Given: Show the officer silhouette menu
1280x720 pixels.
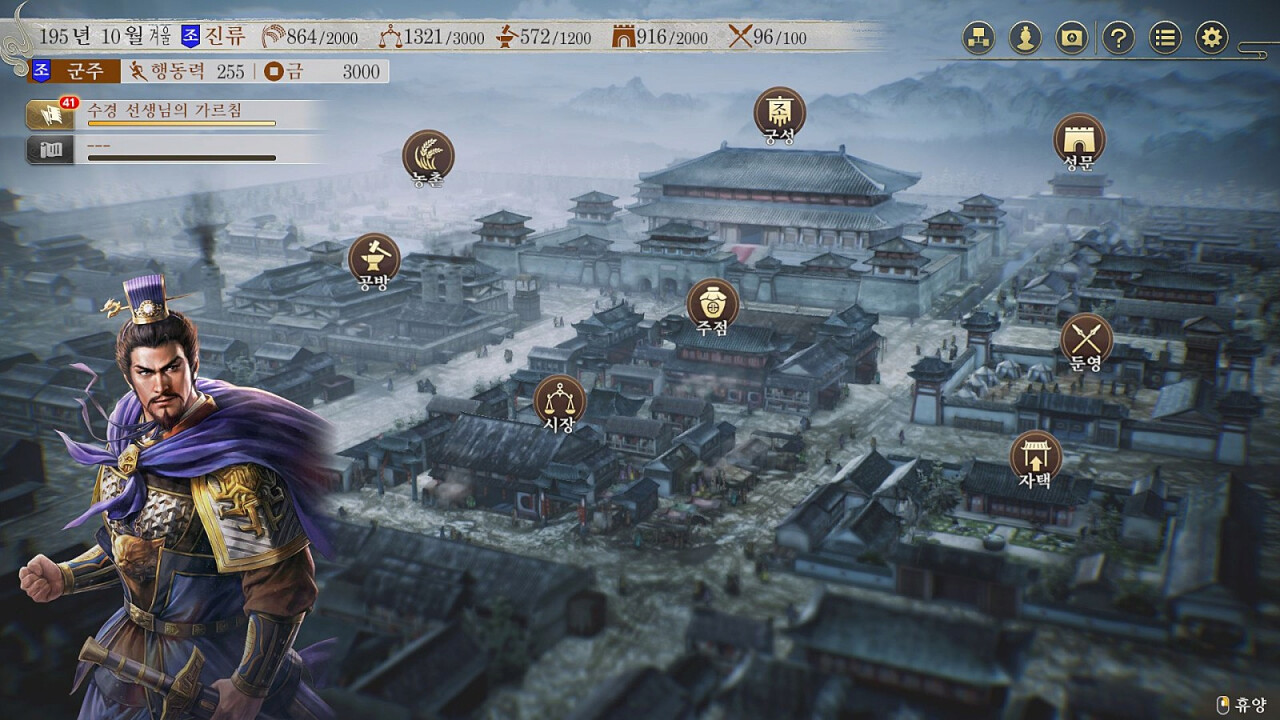Looking at the screenshot, I should tap(1025, 38).
